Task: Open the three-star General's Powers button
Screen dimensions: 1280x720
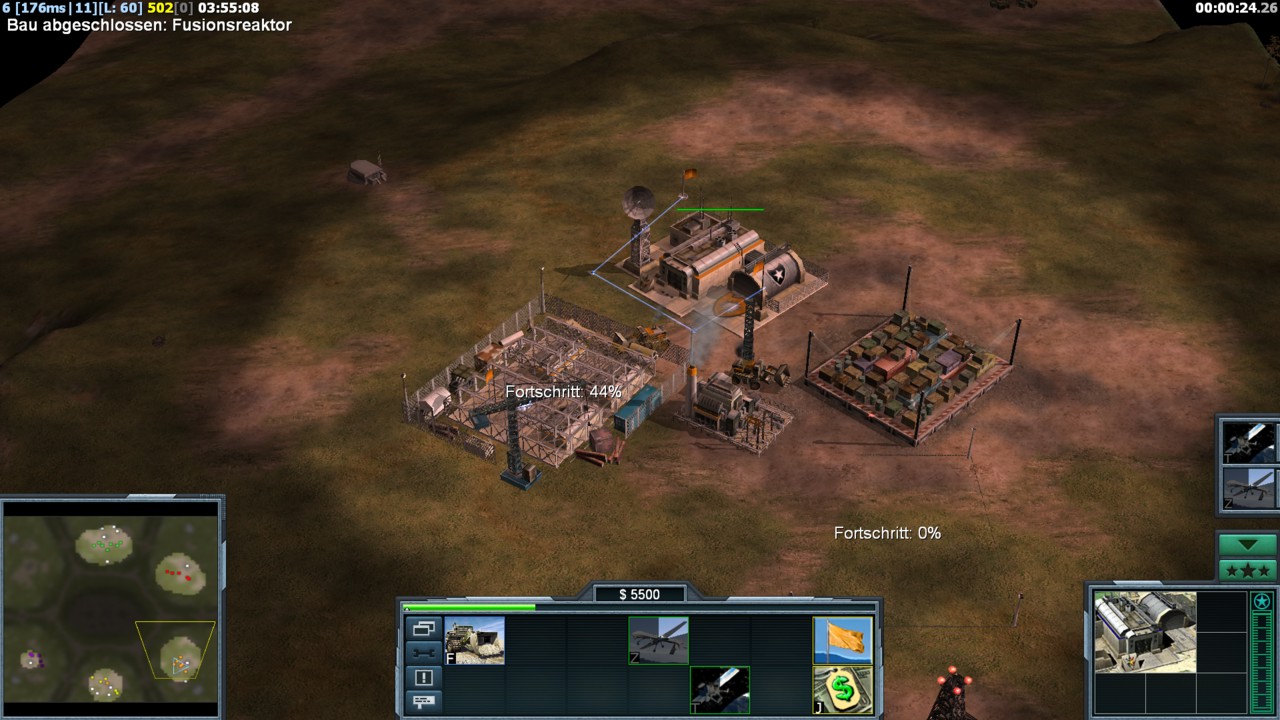Action: (1247, 571)
